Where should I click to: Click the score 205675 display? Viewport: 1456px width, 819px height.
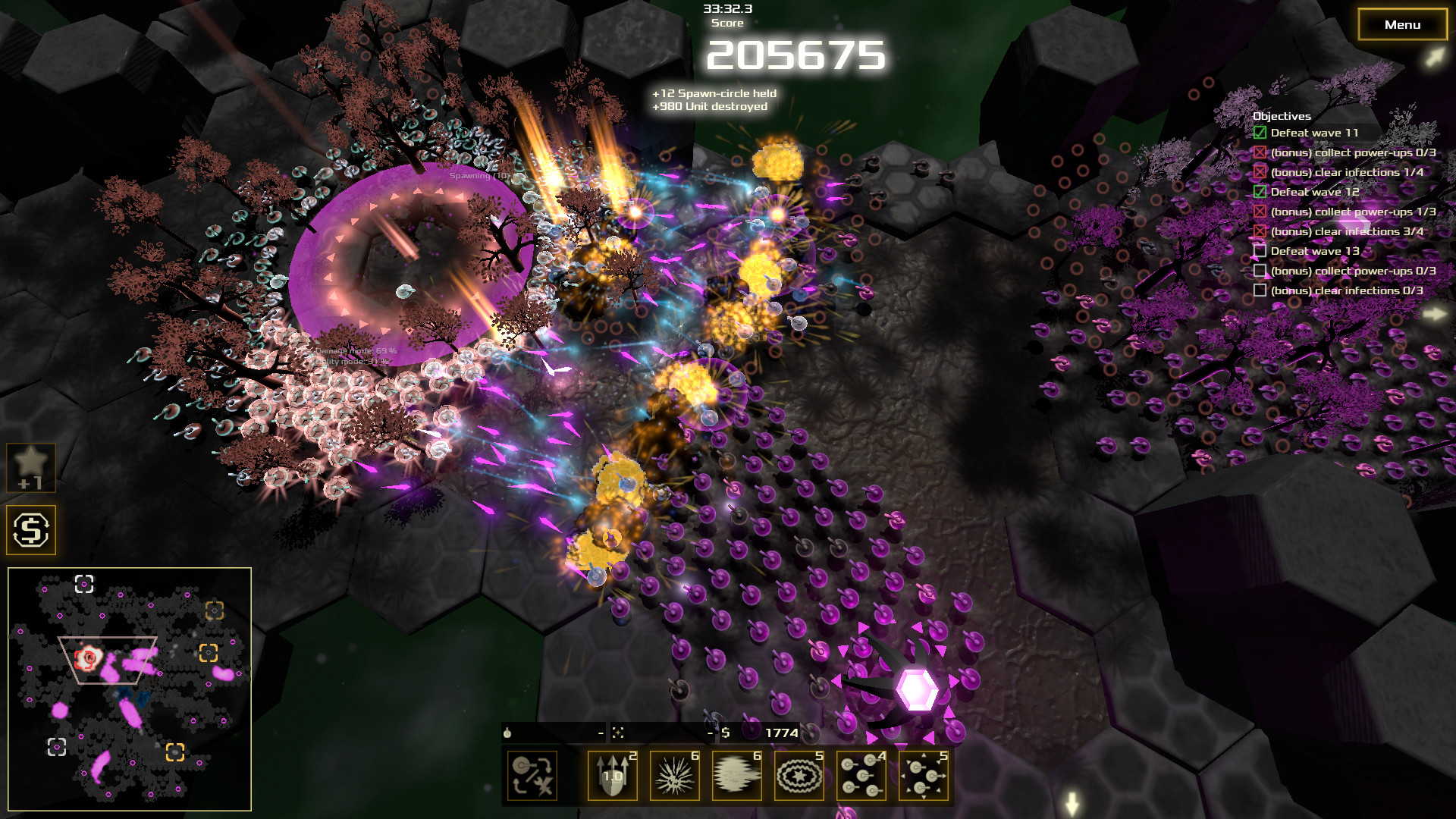[798, 55]
